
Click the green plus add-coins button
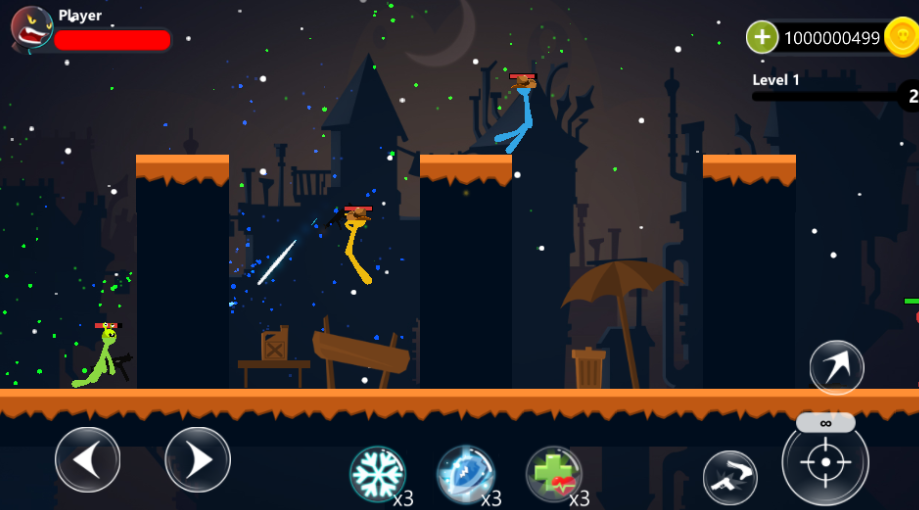pos(762,38)
